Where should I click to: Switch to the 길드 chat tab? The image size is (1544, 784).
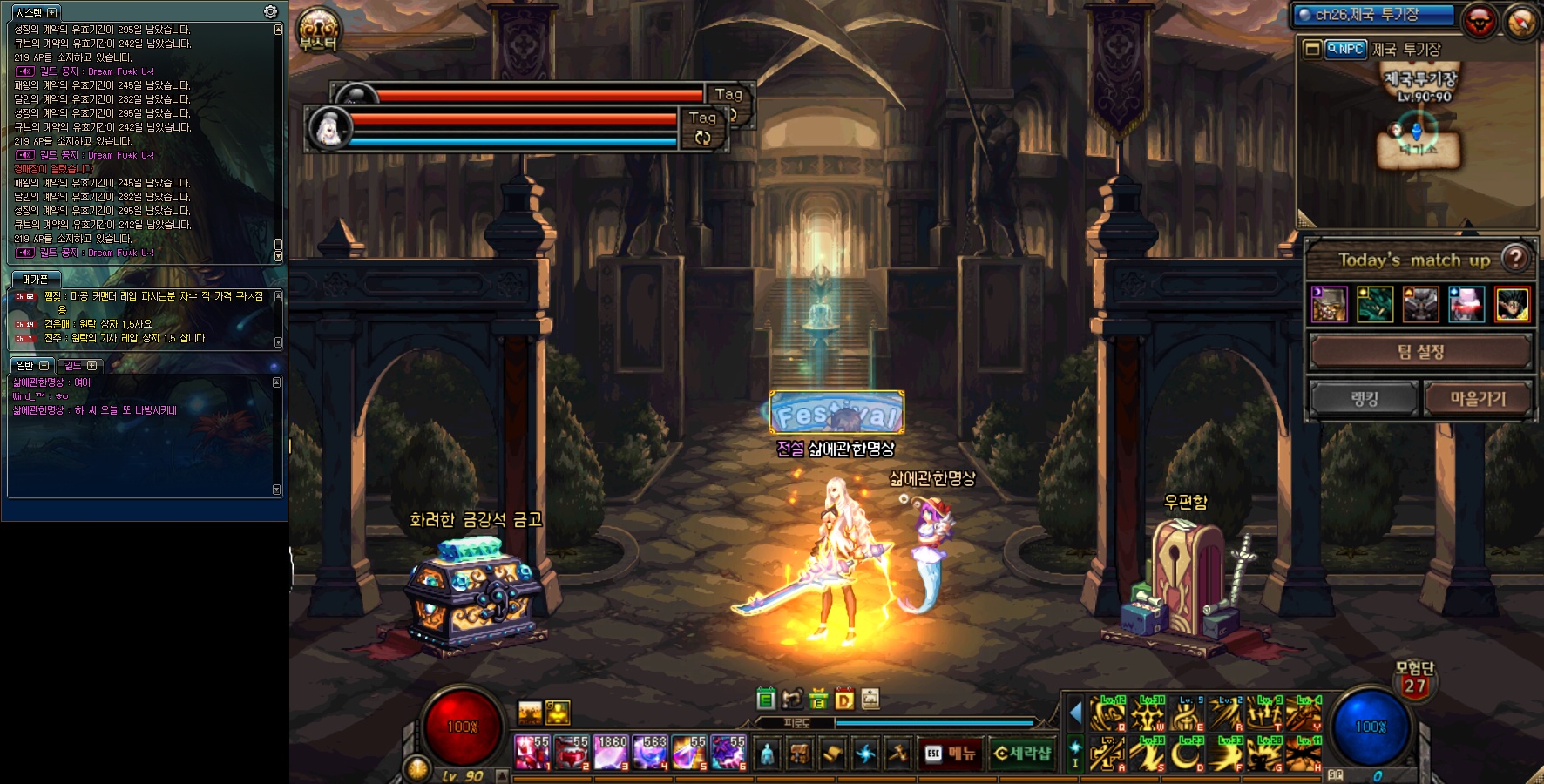click(x=80, y=365)
